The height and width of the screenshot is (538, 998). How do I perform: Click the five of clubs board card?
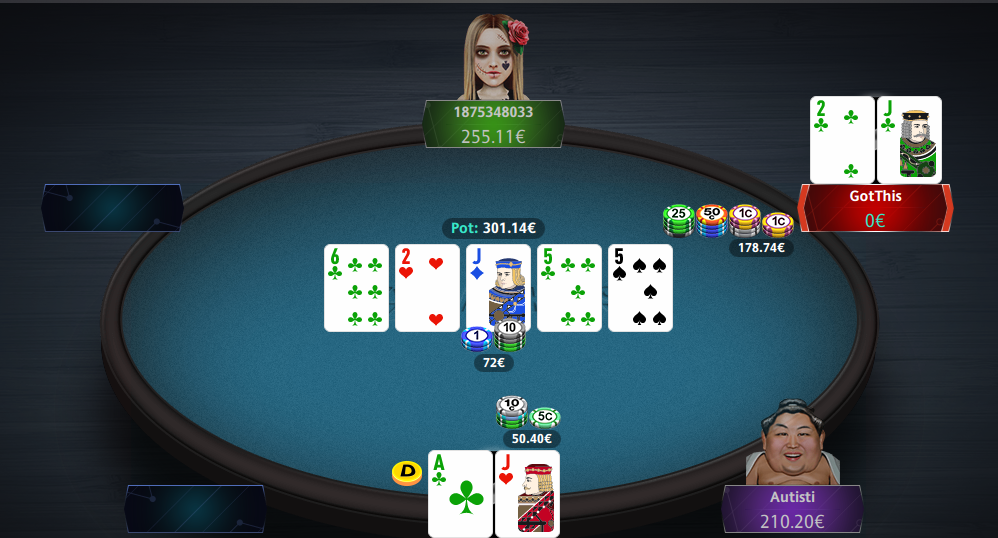point(569,288)
